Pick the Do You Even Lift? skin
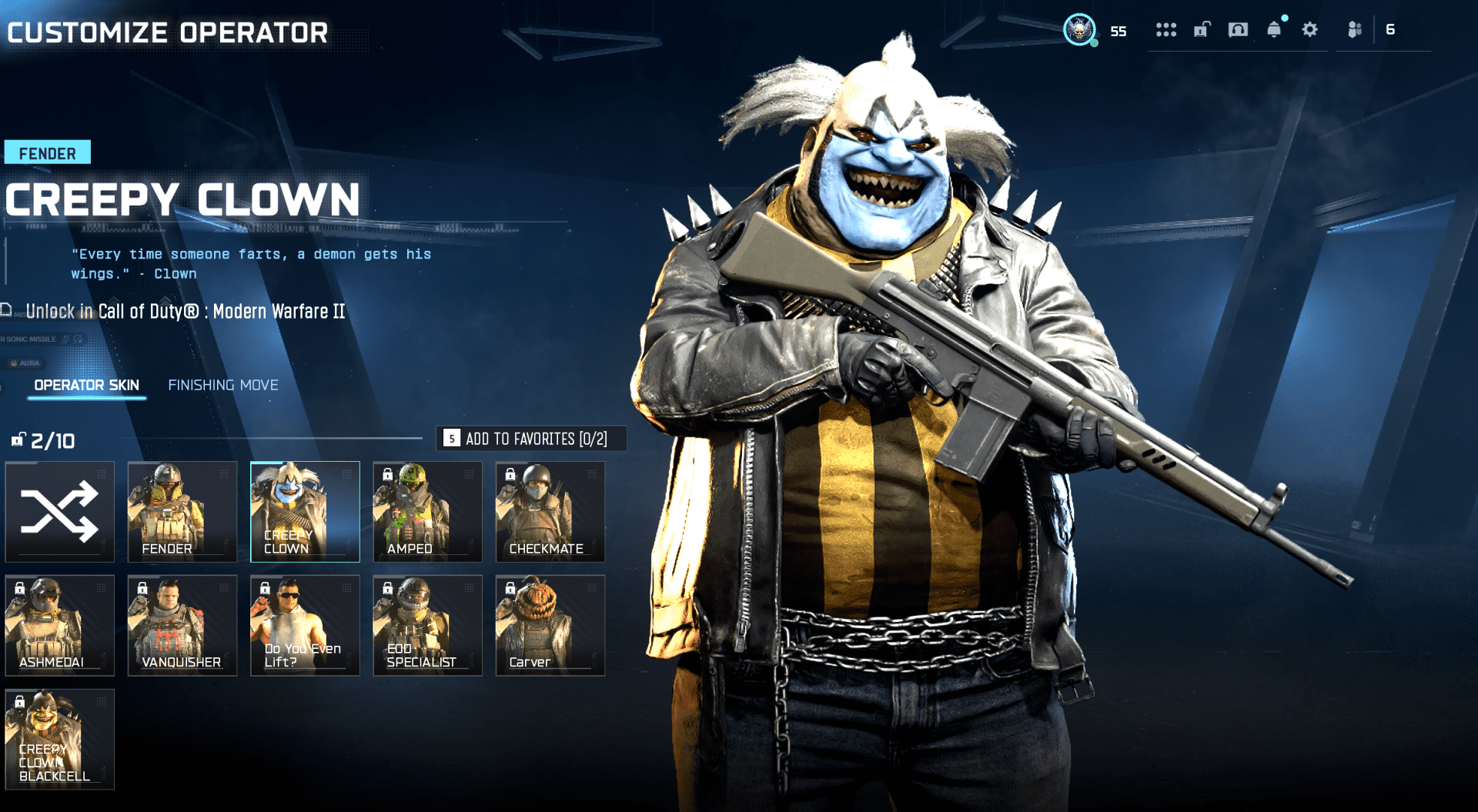Viewport: 1478px width, 812px height. tap(305, 625)
